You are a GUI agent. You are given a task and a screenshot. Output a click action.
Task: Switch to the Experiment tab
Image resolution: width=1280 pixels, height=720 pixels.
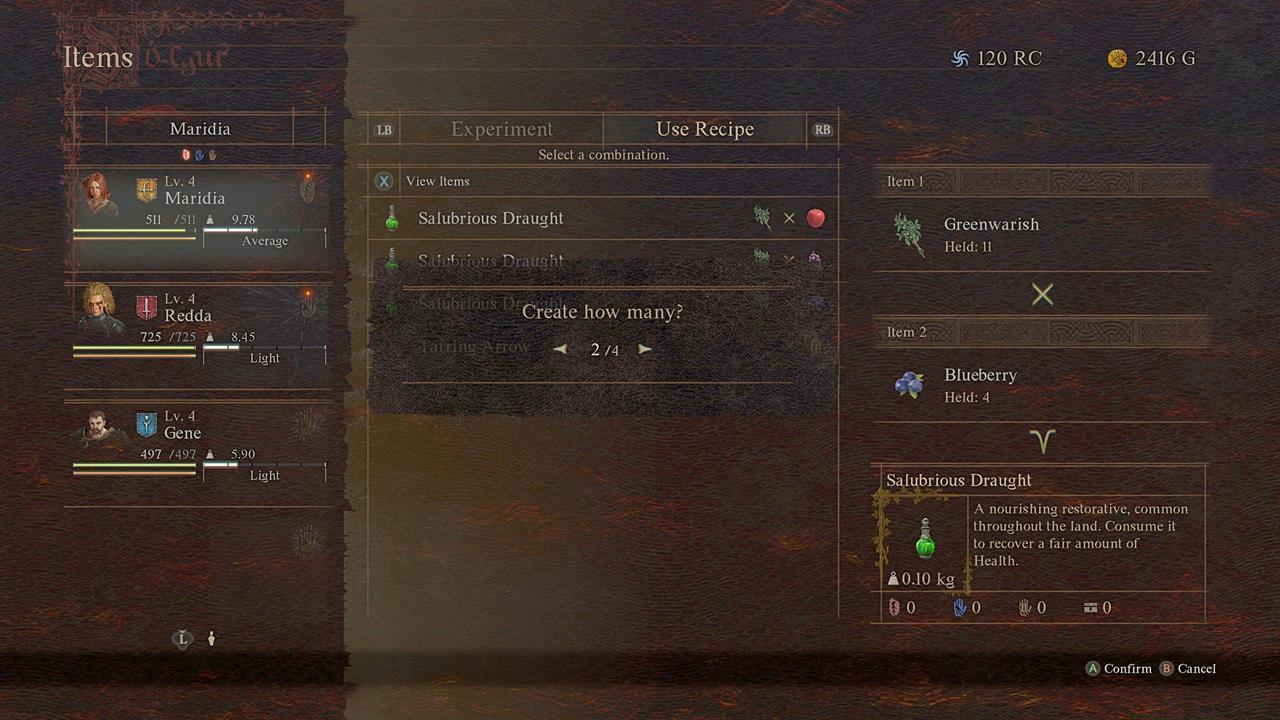click(x=501, y=129)
